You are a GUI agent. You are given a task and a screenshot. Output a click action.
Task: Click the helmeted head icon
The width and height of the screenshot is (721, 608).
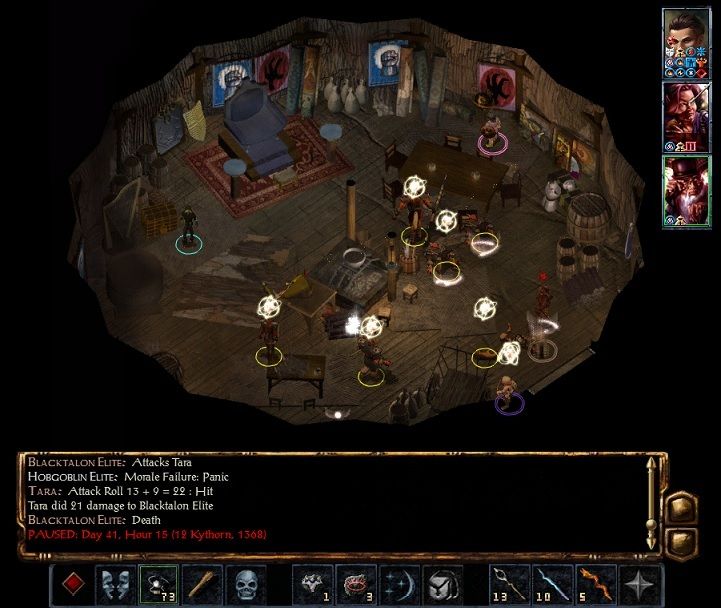(x=441, y=584)
